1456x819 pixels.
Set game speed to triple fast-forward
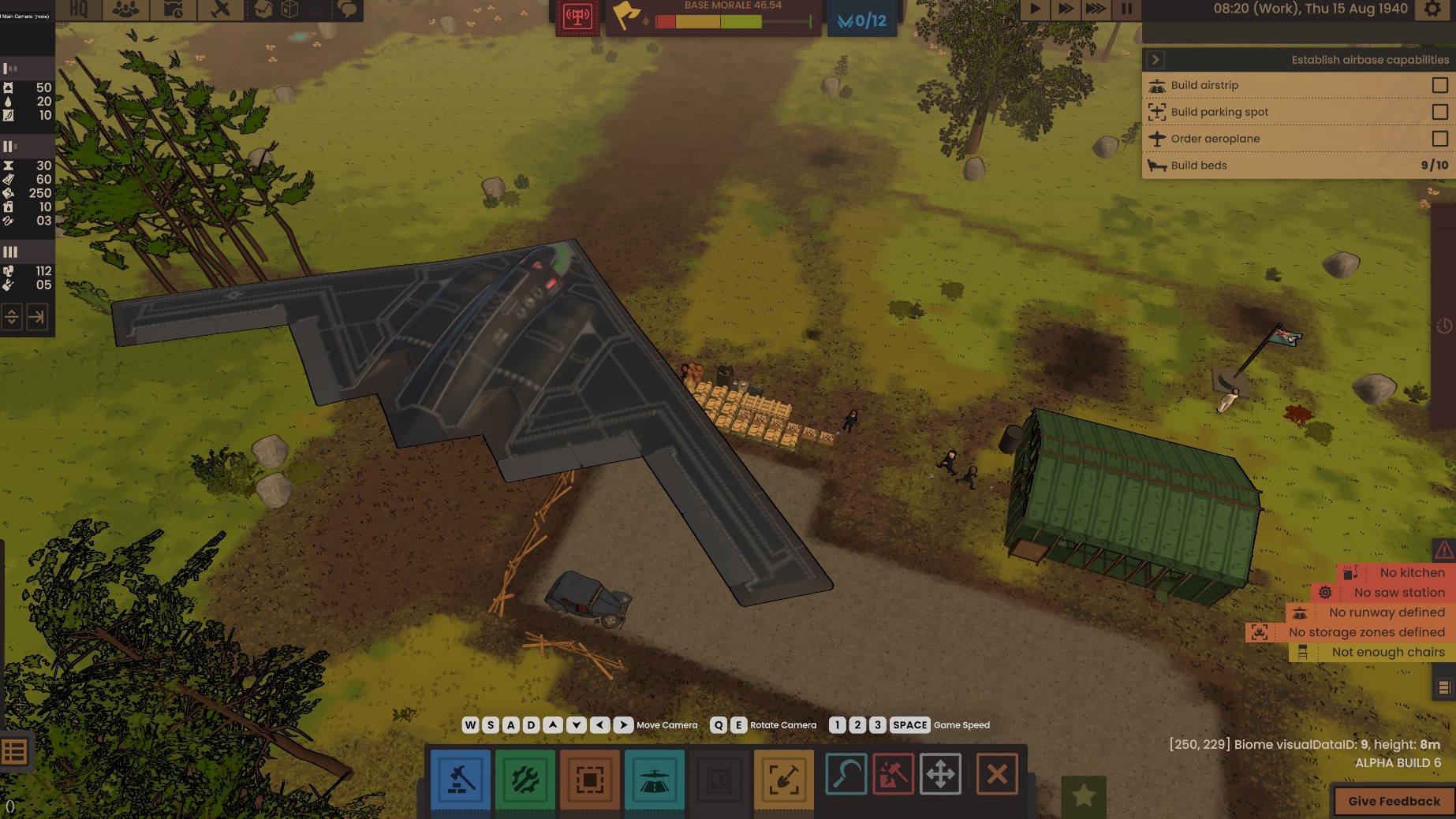[x=1096, y=9]
